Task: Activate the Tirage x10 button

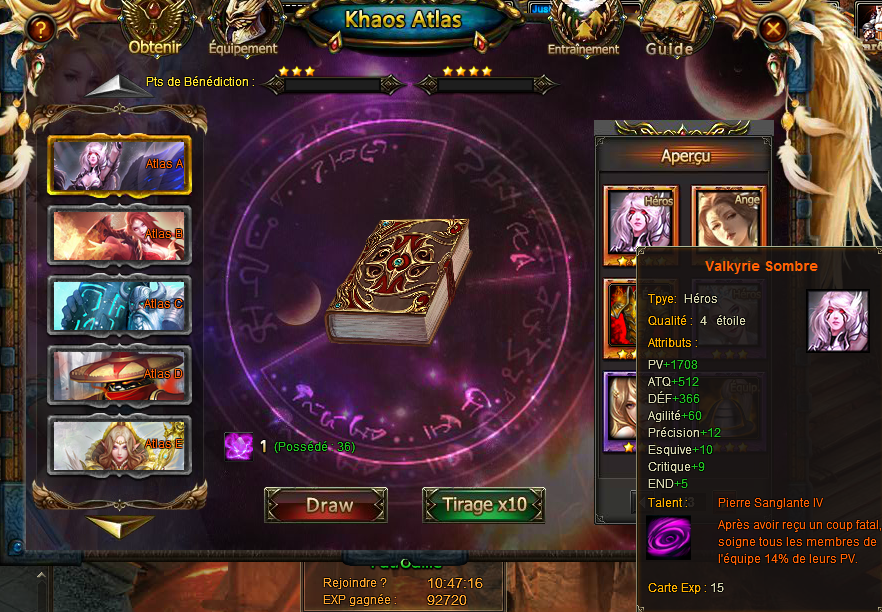Action: [x=483, y=505]
